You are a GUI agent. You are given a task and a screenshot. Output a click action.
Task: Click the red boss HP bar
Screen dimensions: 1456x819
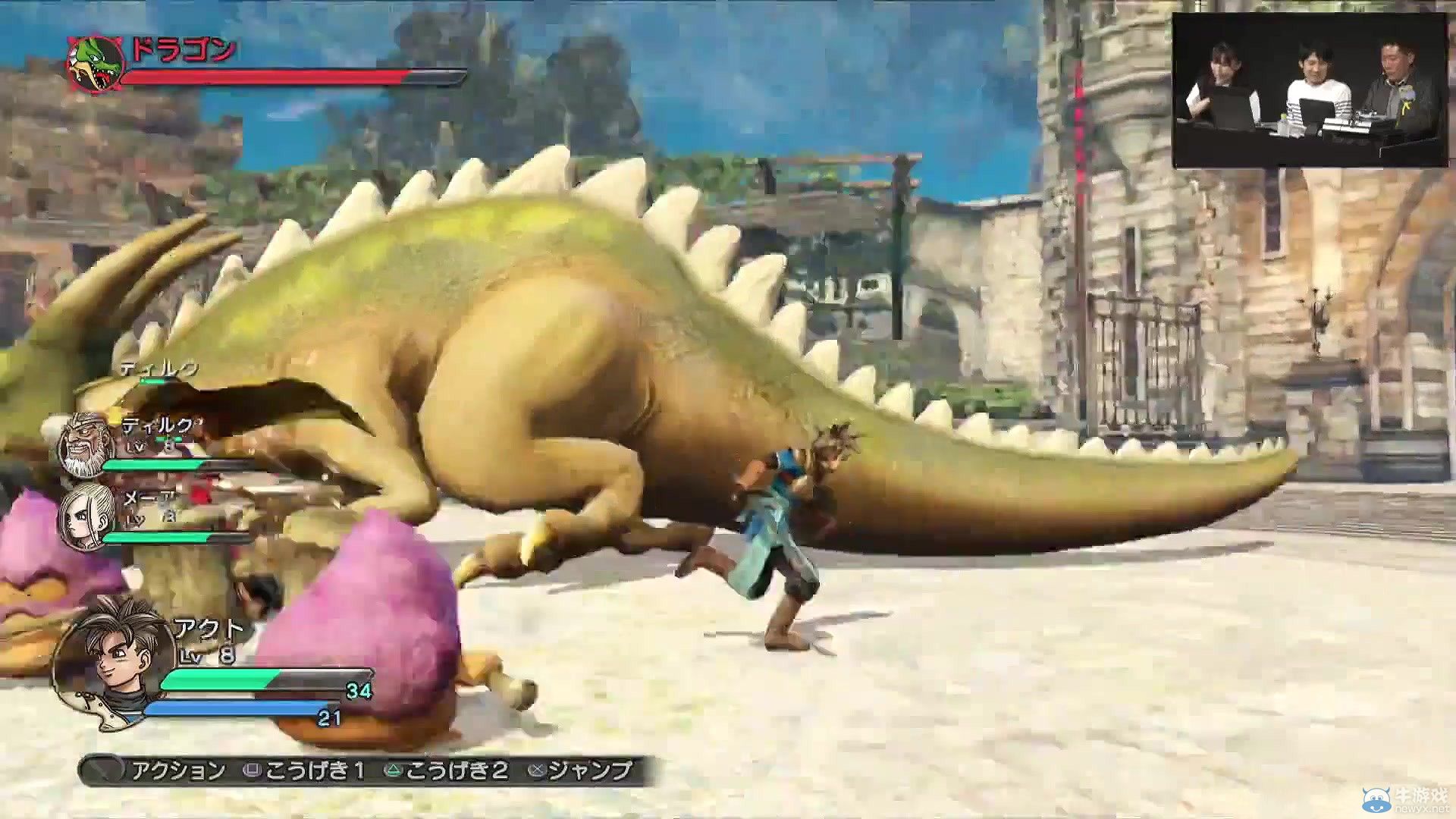265,77
